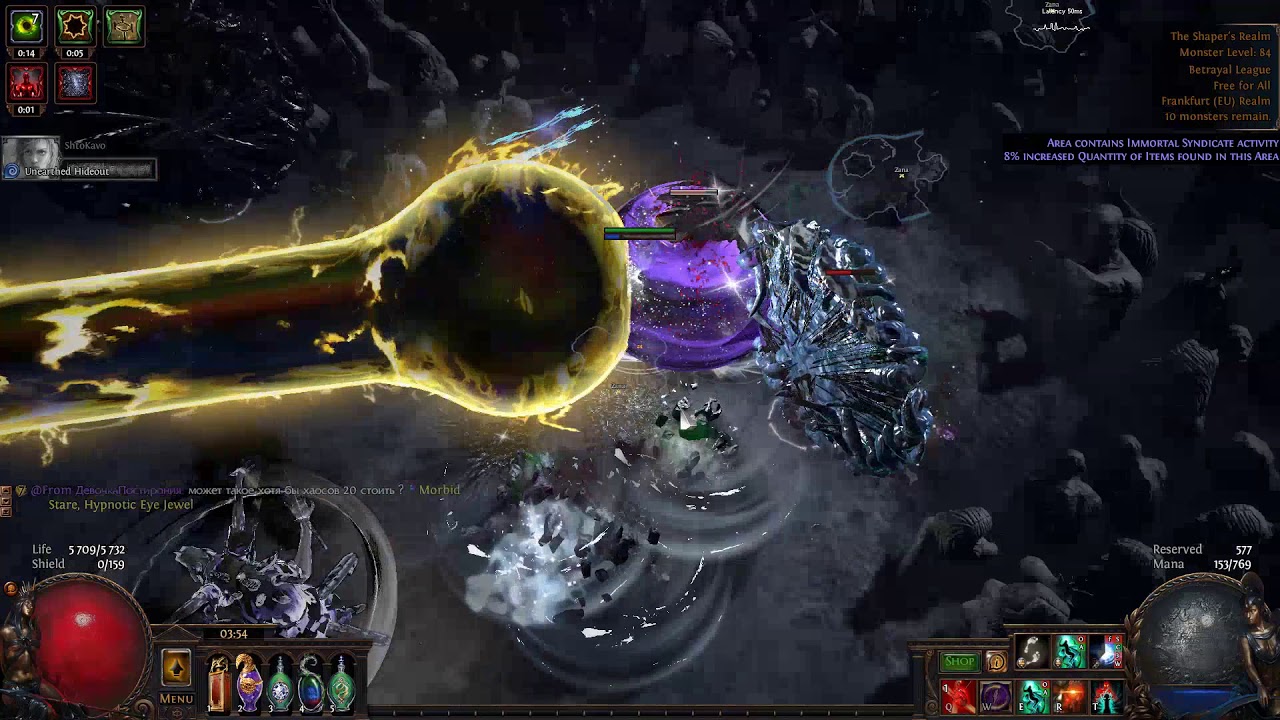Select the green eye buff icon with 7 stacks
The height and width of the screenshot is (720, 1280).
[x=26, y=26]
